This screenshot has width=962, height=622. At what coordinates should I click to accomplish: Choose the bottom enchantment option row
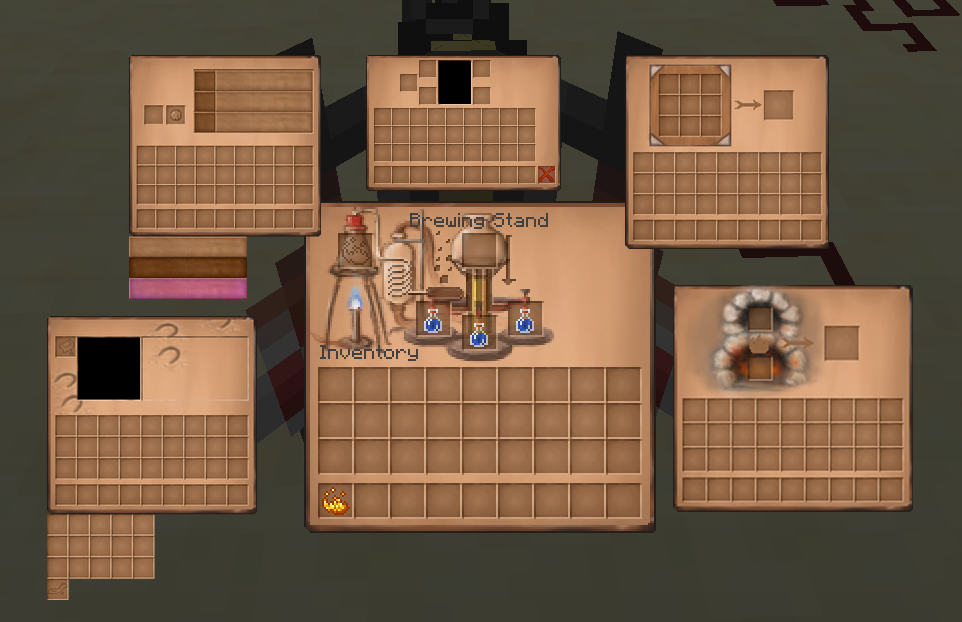[254, 122]
